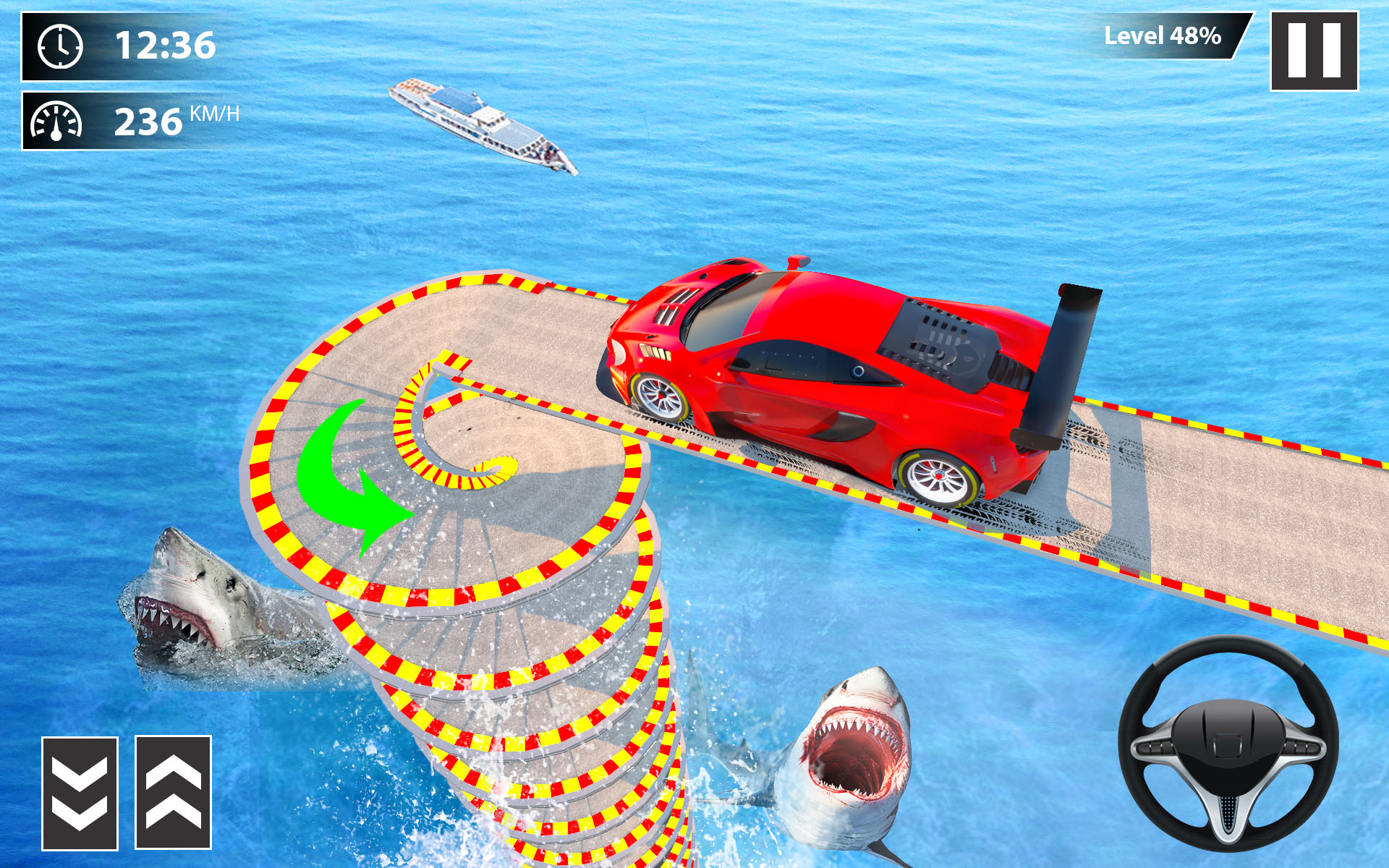
Task: Tap the cruise ship on water
Action: click(477, 123)
